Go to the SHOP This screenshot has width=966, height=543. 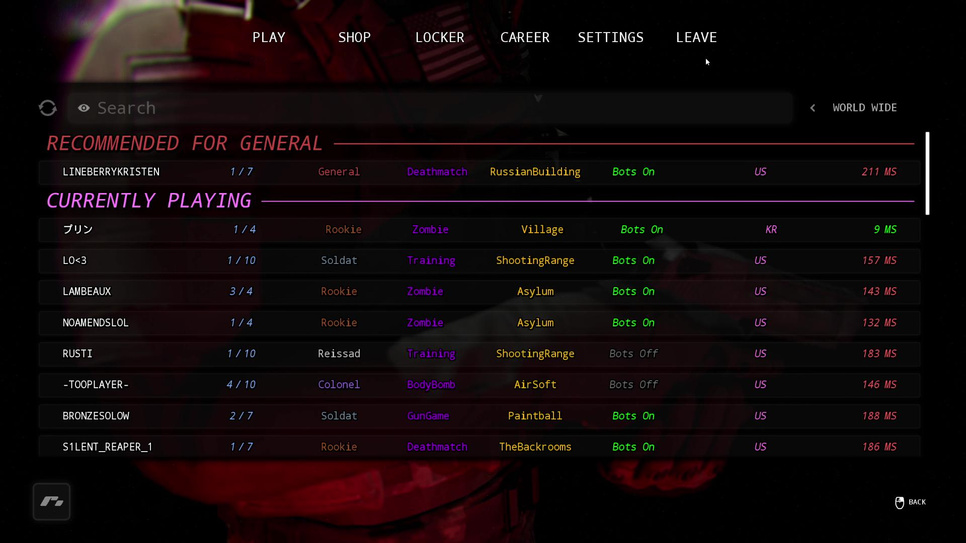pos(354,38)
